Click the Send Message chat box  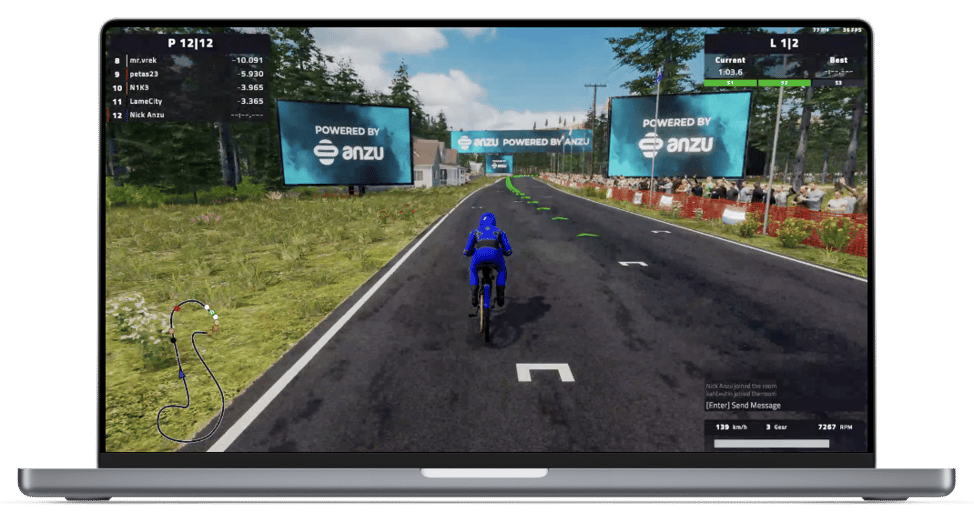743,405
